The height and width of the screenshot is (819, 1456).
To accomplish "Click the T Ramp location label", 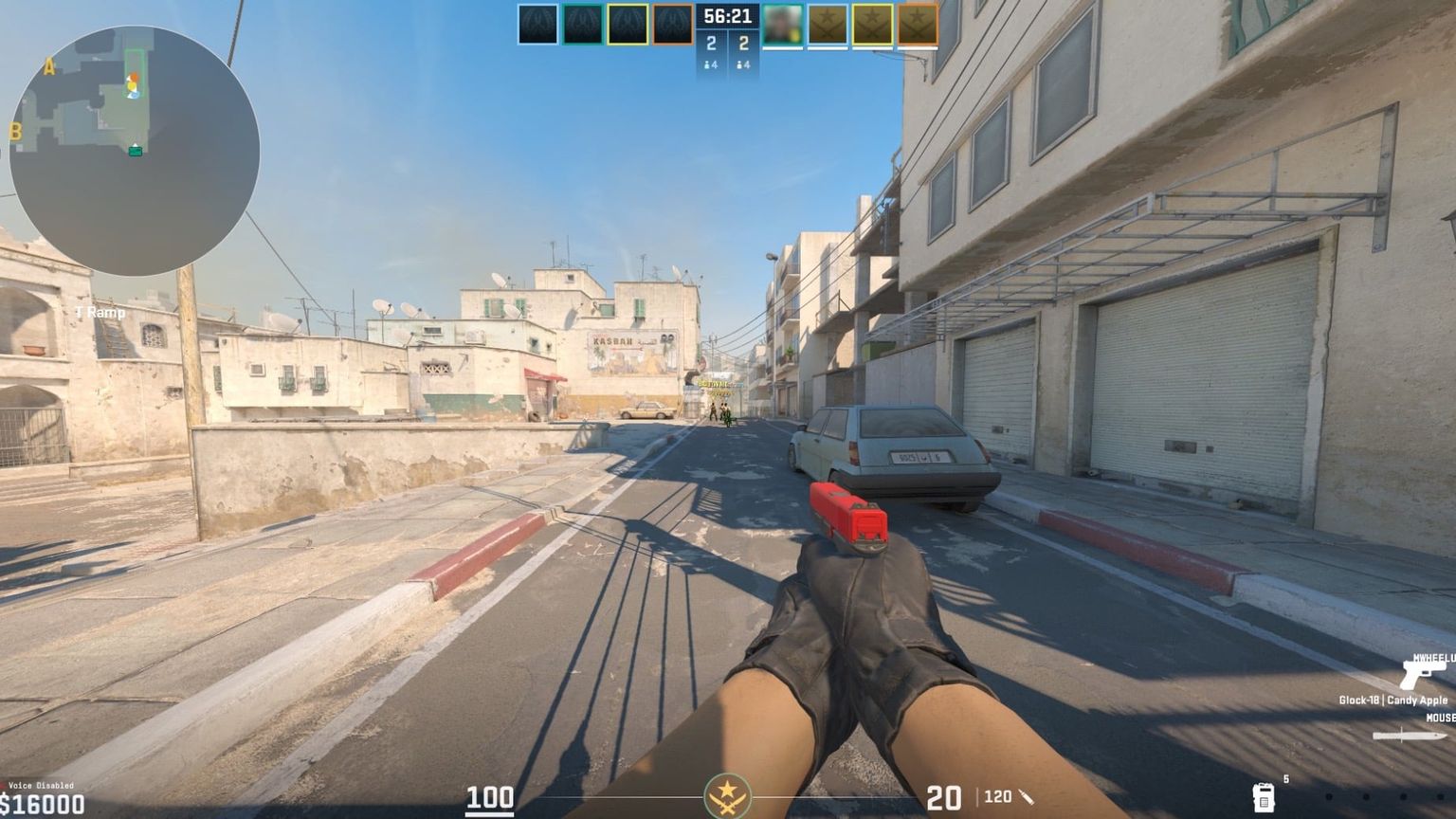I will [99, 310].
